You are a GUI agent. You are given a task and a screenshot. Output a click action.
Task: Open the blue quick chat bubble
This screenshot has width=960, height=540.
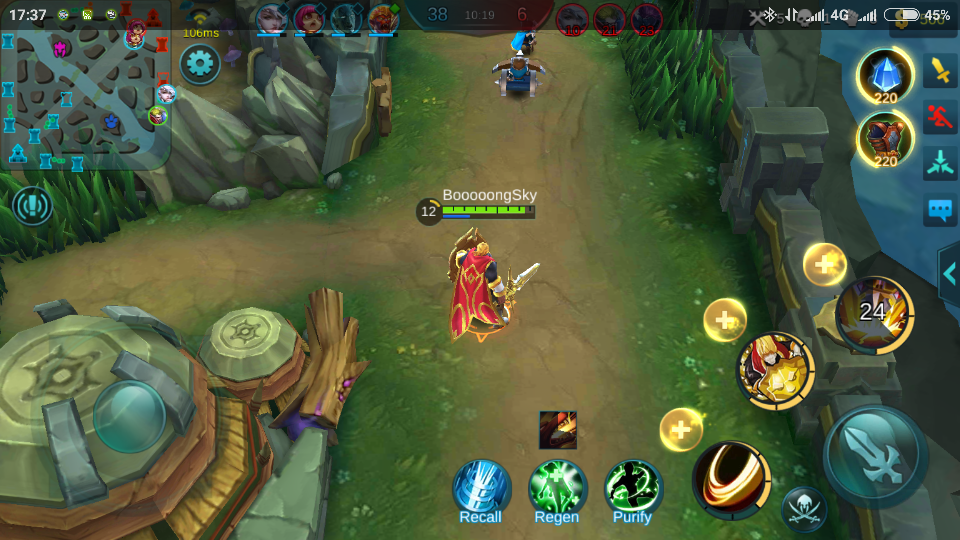point(940,210)
